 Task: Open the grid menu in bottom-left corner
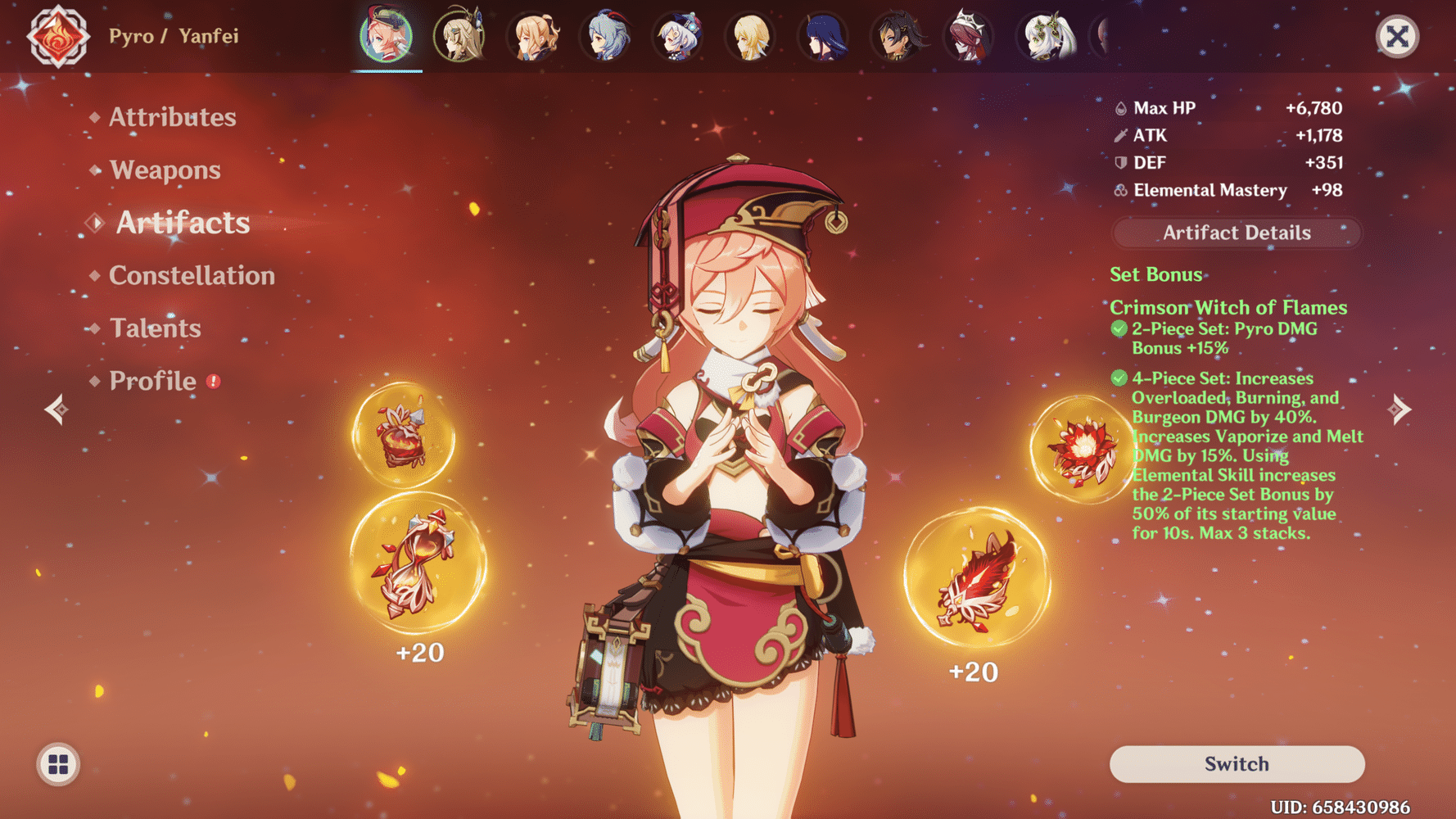(x=56, y=765)
